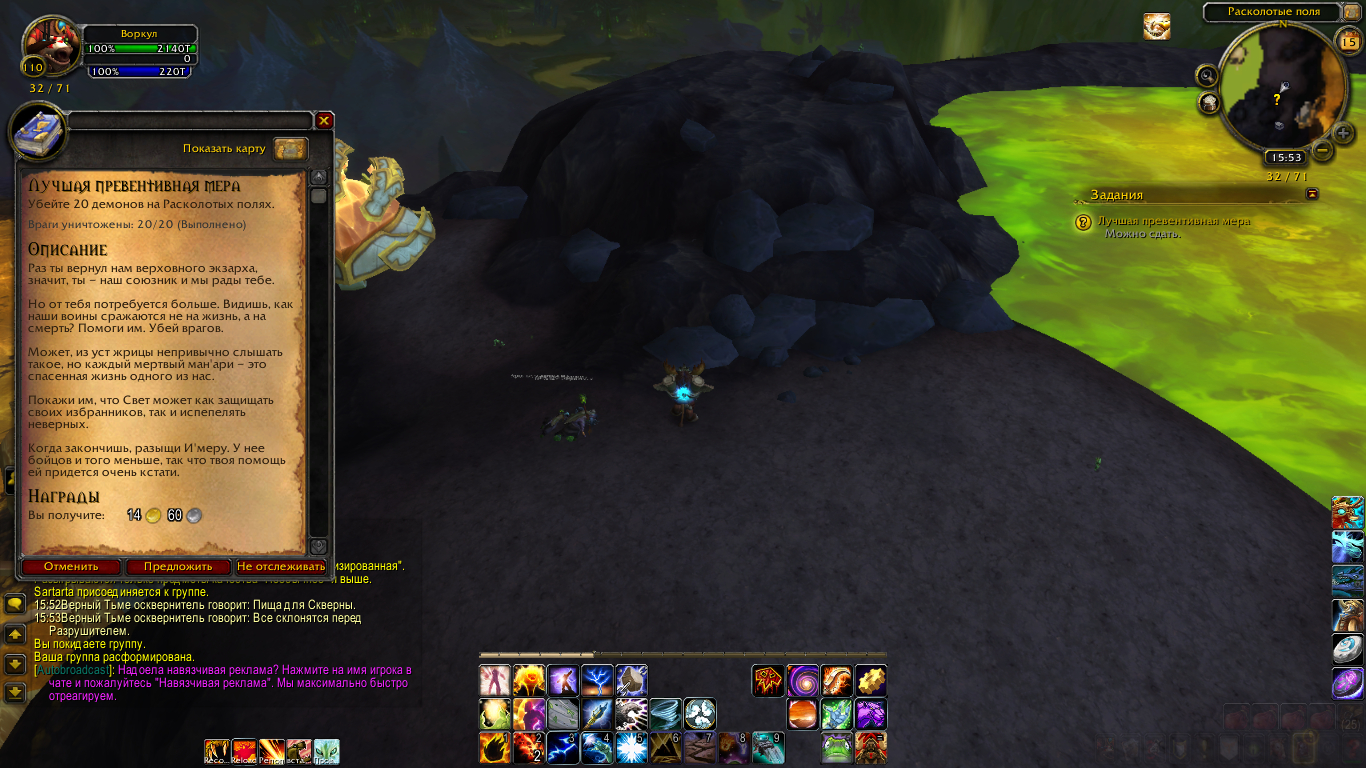The height and width of the screenshot is (768, 1366).
Task: Open the chat speech bubble button
Action: pyautogui.click(x=15, y=604)
